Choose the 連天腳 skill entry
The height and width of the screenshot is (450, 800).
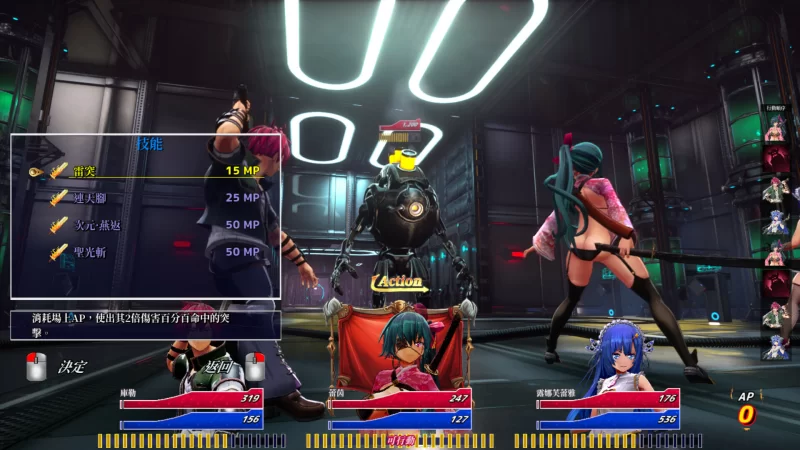pos(150,198)
